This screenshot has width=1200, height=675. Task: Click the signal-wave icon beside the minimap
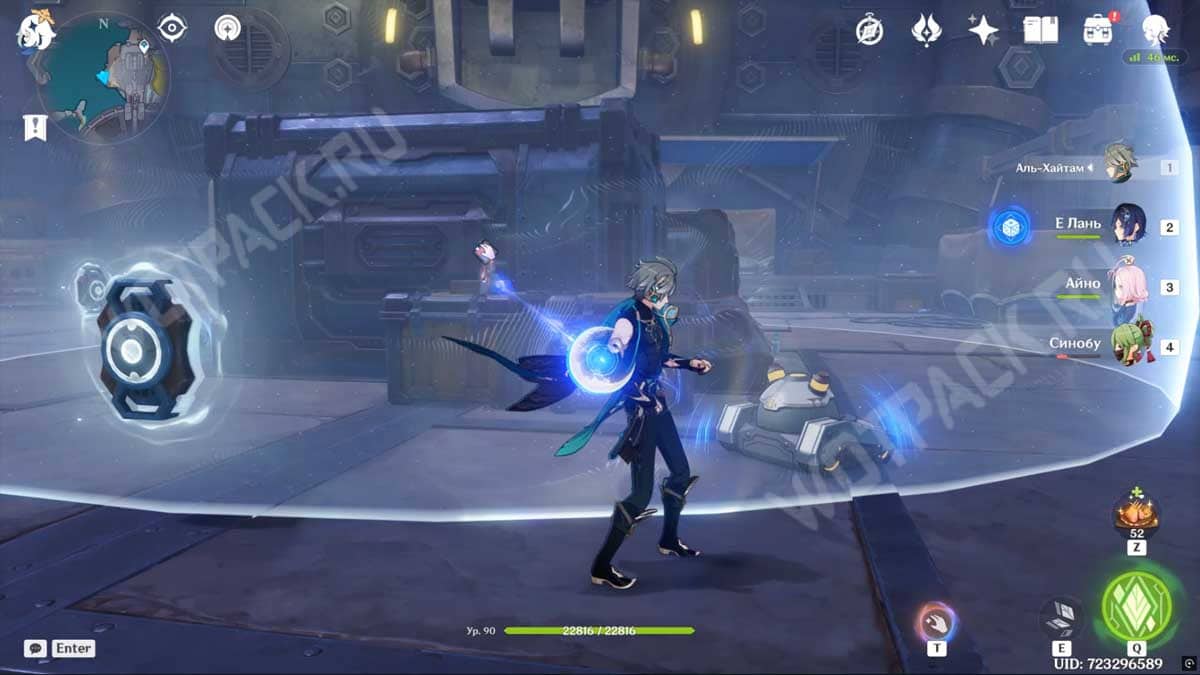(228, 28)
